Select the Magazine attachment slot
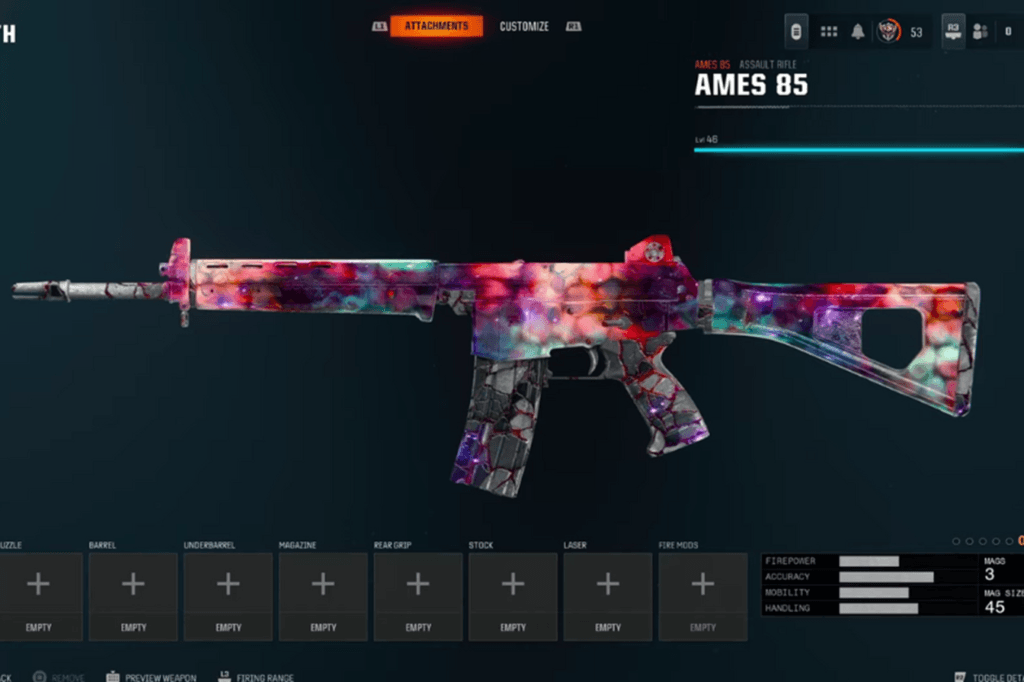Image resolution: width=1024 pixels, height=682 pixels. tap(323, 596)
